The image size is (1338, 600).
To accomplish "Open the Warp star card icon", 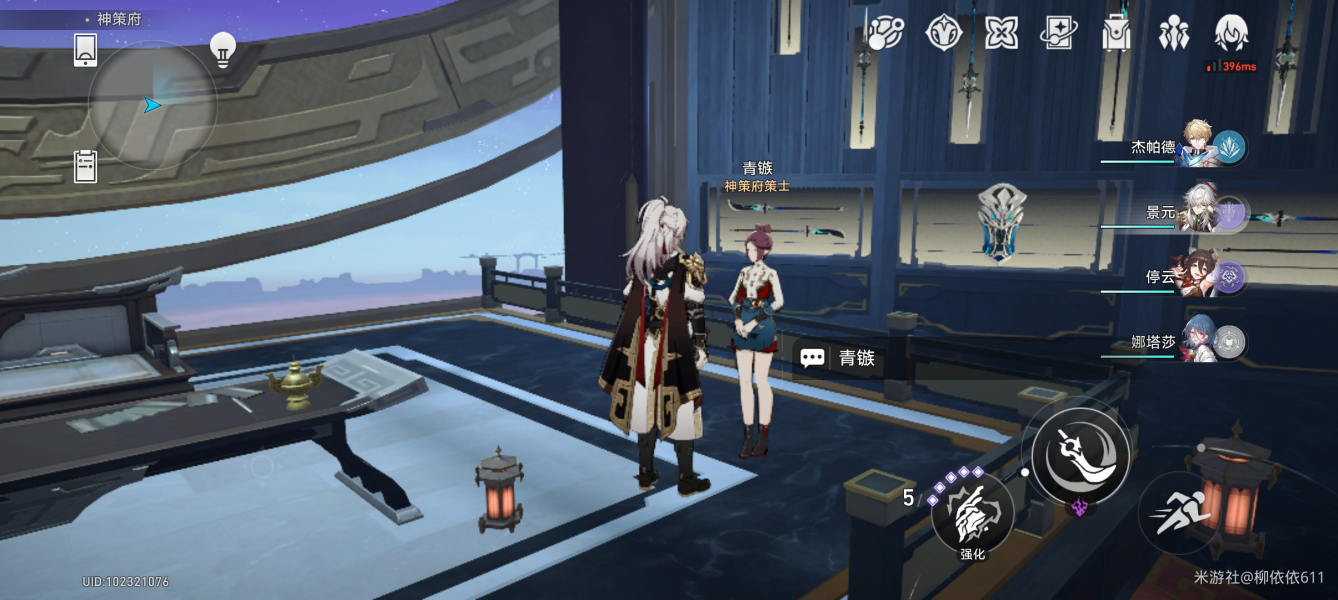I will point(1058,33).
